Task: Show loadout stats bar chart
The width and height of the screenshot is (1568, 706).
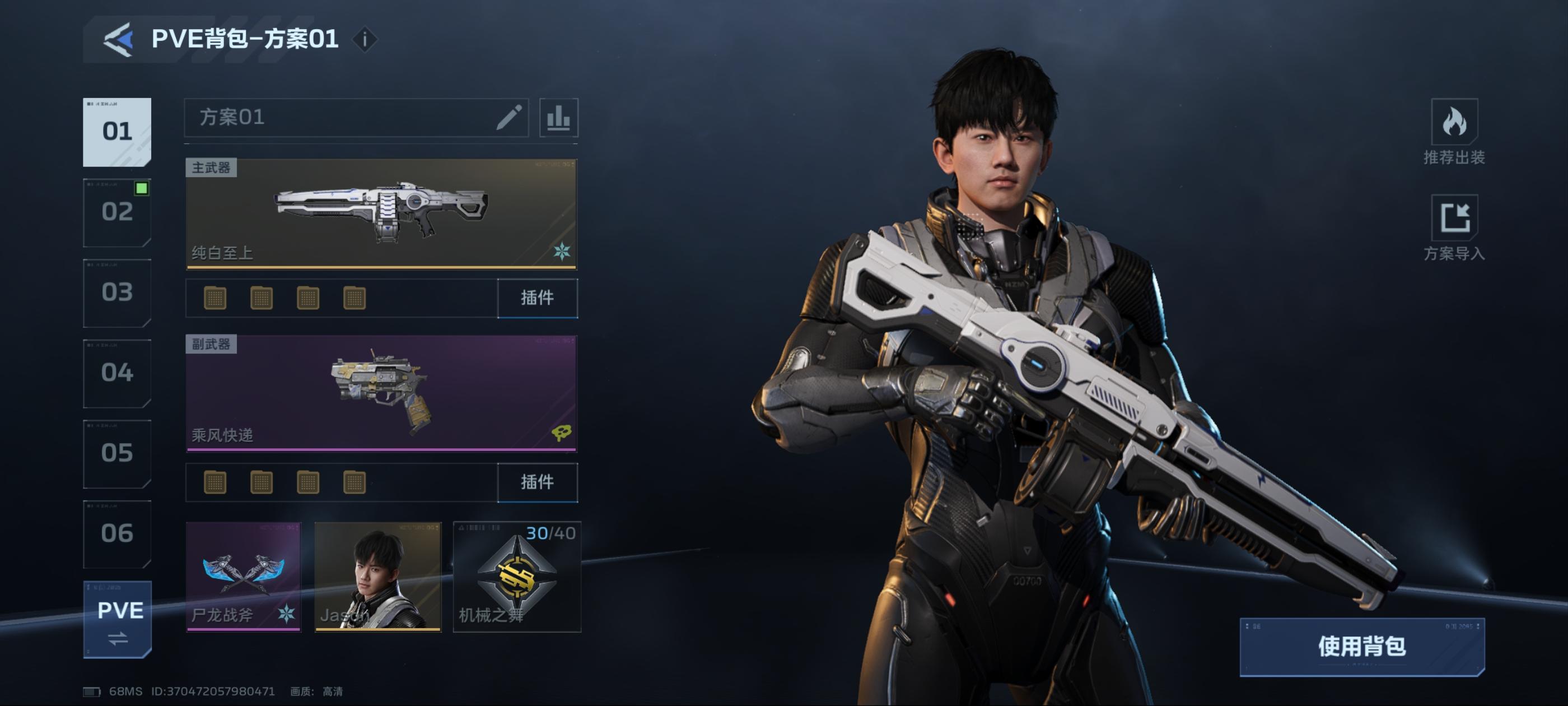Action: (558, 117)
